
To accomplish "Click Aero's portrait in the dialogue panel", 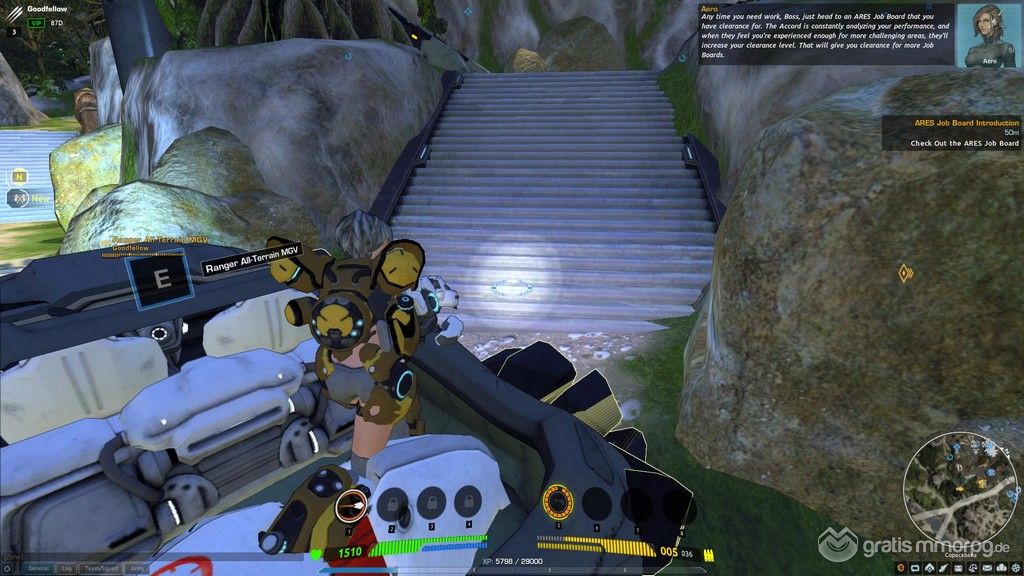I will click(x=986, y=35).
